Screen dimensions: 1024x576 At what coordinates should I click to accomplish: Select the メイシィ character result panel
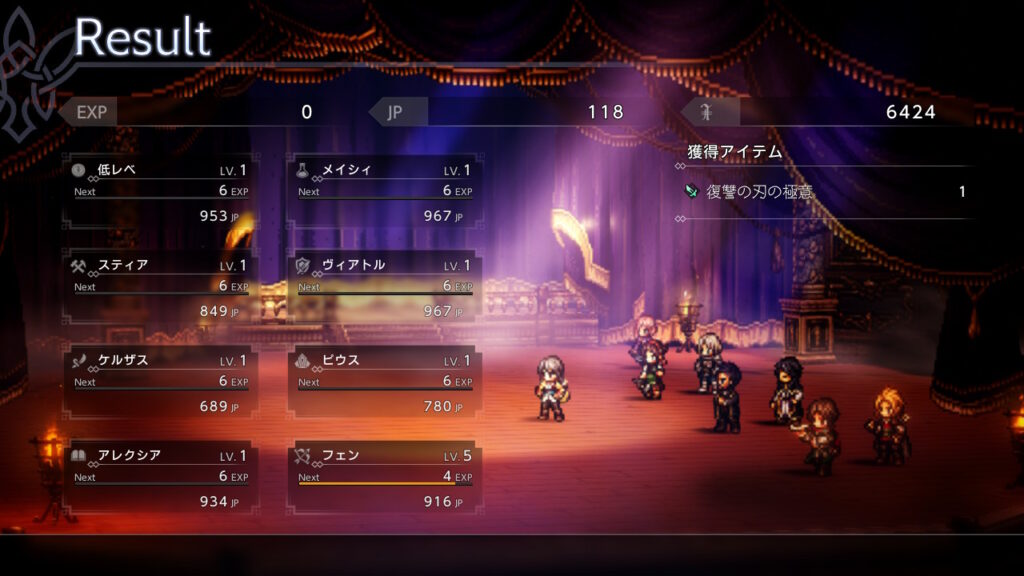(x=384, y=192)
